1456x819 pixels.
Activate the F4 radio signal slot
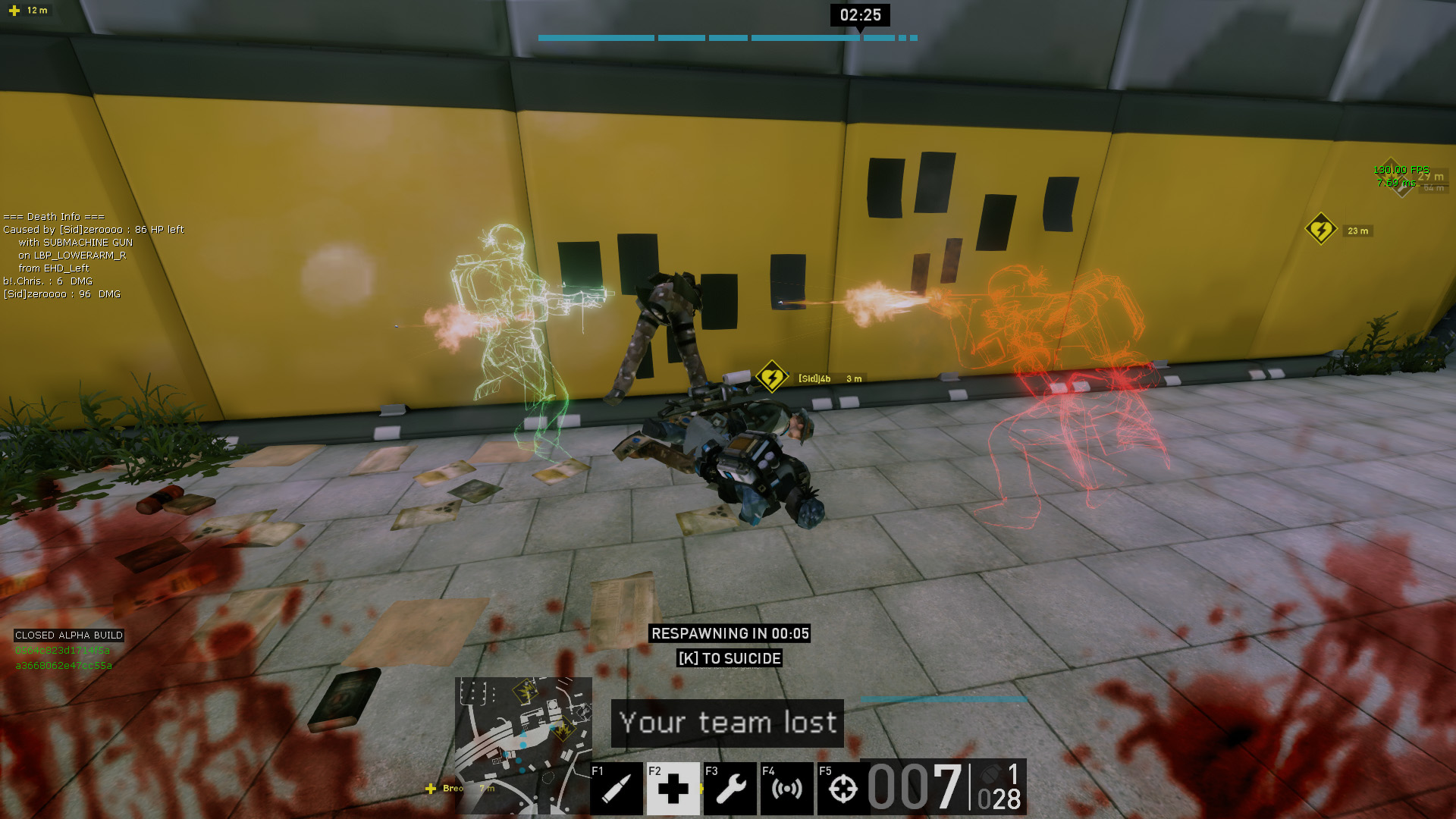coord(786,789)
